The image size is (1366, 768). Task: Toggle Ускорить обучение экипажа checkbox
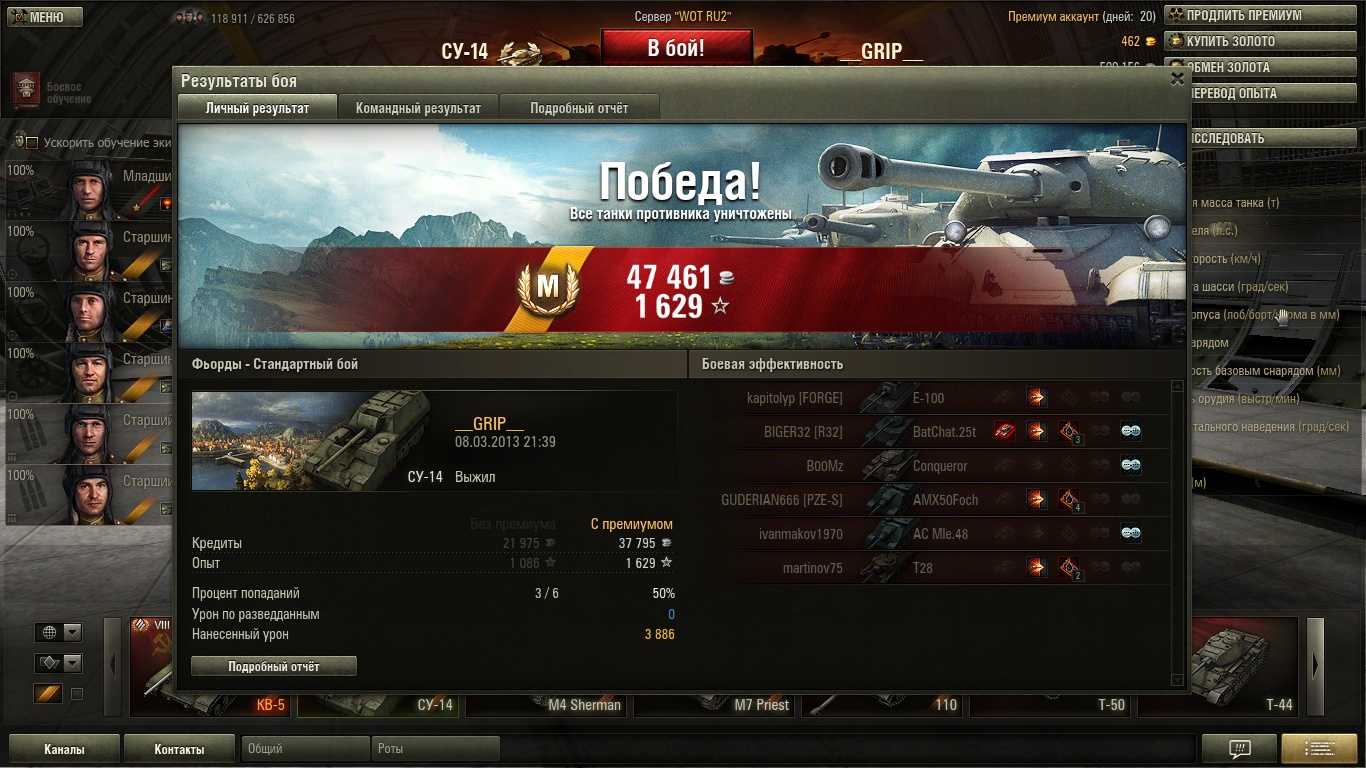pyautogui.click(x=33, y=143)
